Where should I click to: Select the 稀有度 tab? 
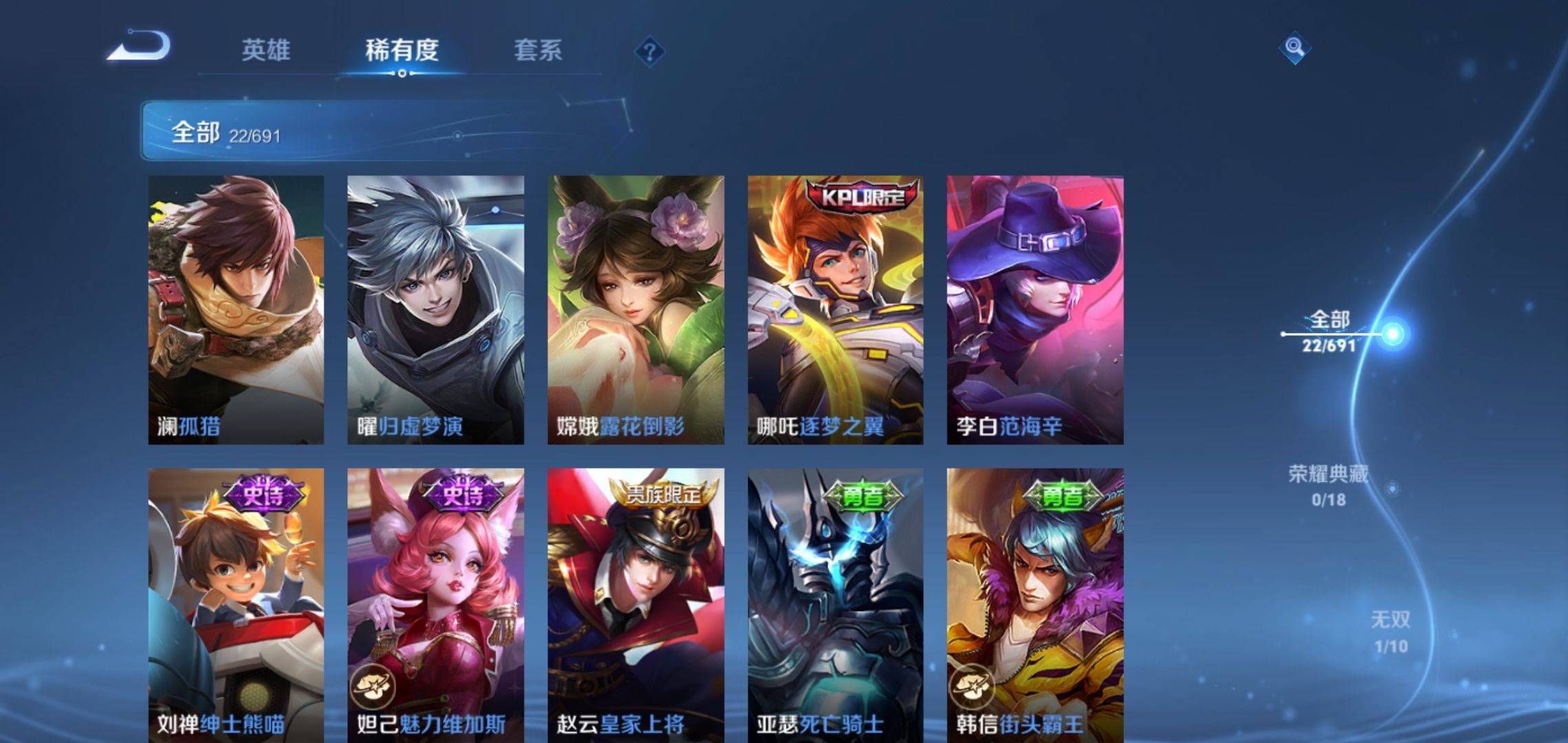tap(402, 50)
